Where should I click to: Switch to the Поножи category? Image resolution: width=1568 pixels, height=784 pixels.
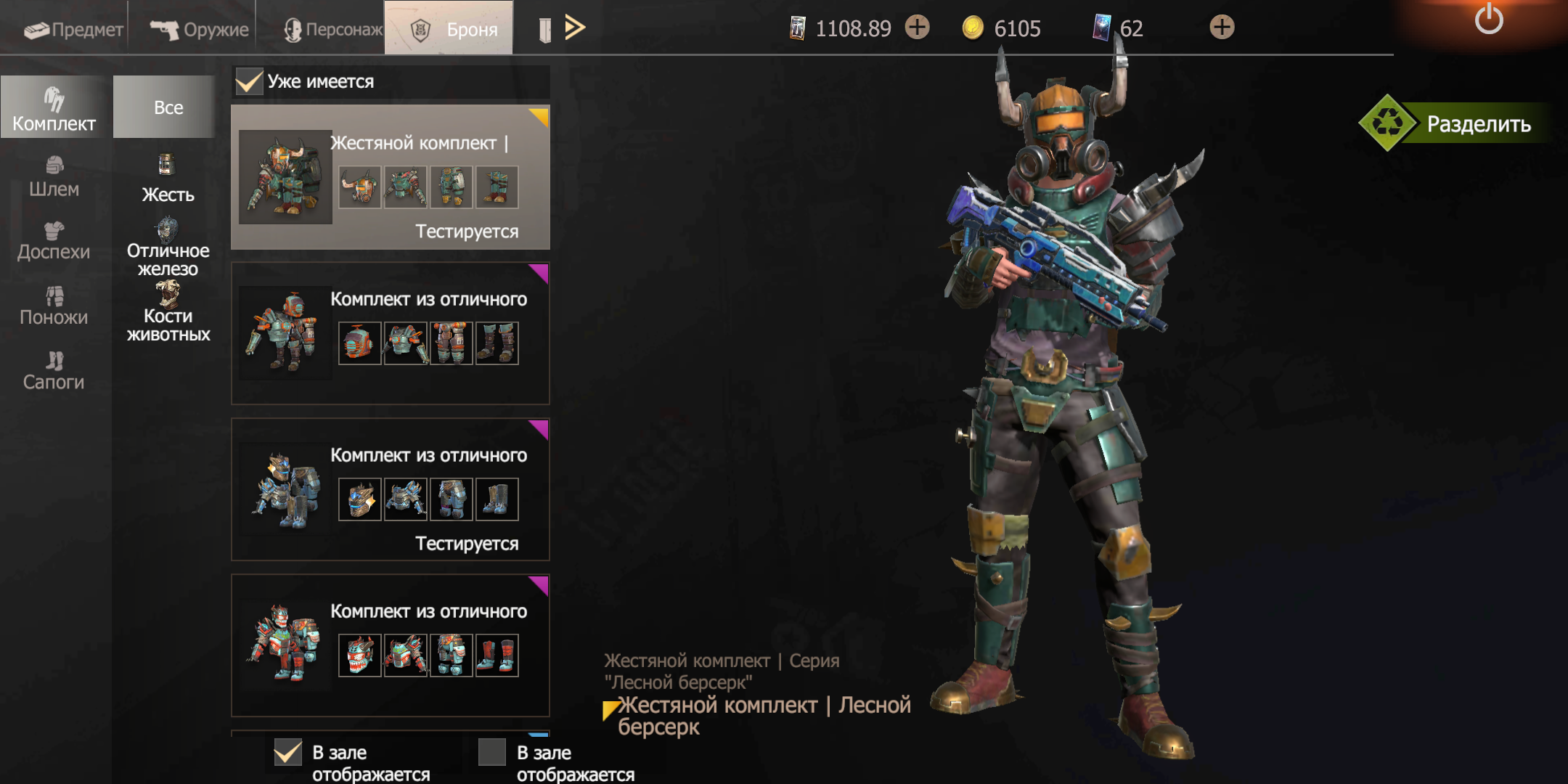pyautogui.click(x=54, y=306)
